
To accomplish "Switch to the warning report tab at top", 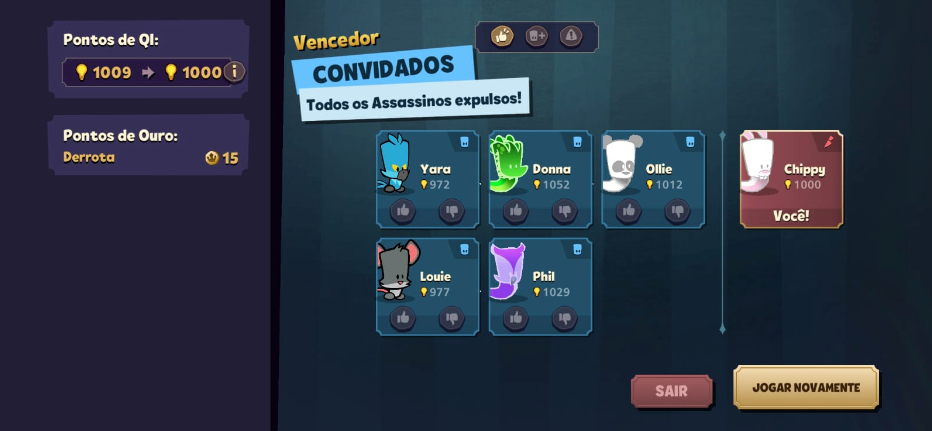I will [570, 37].
